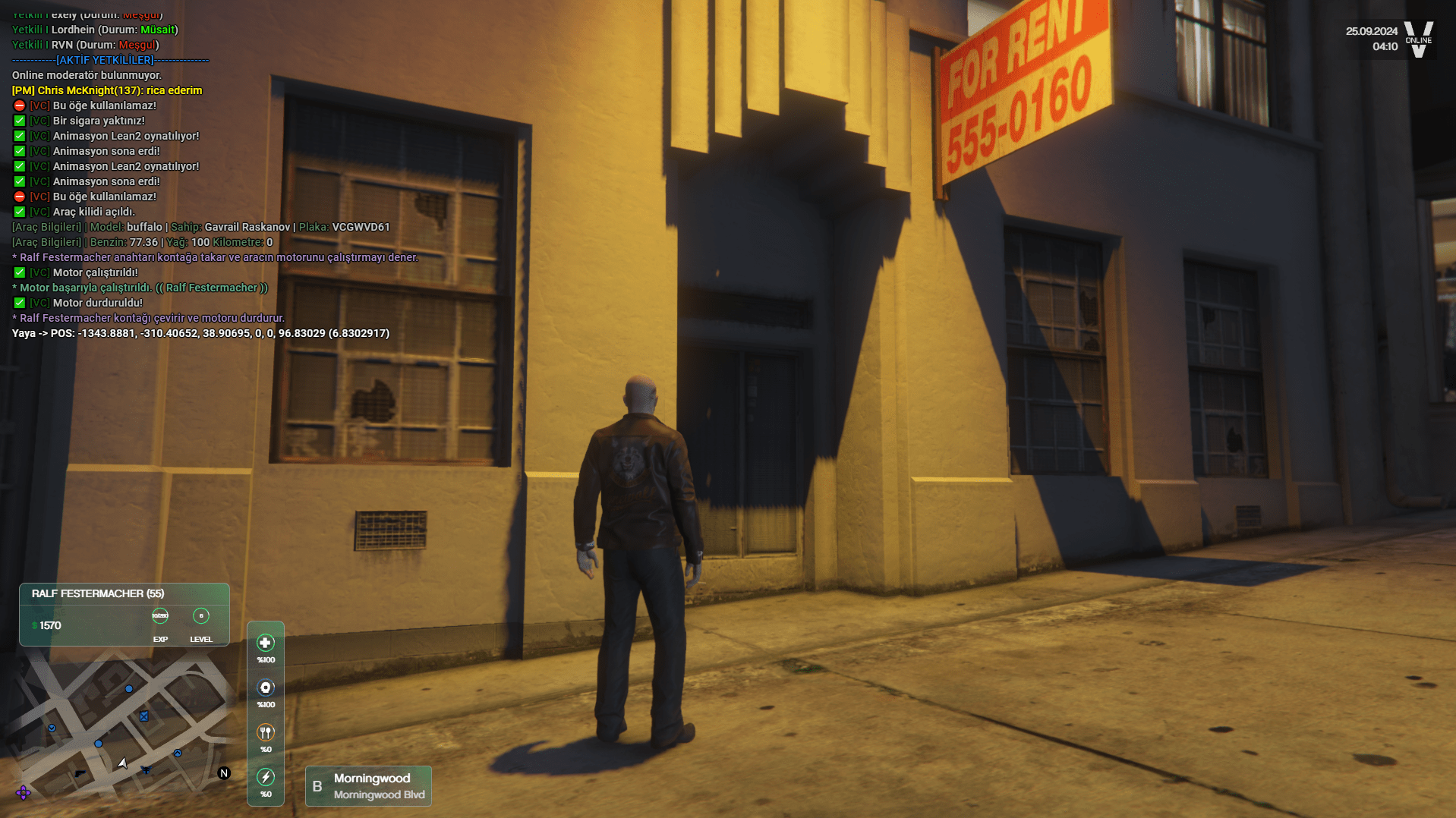Toggle the green checkmark beside Motor çalıştırıldı

tap(18, 272)
